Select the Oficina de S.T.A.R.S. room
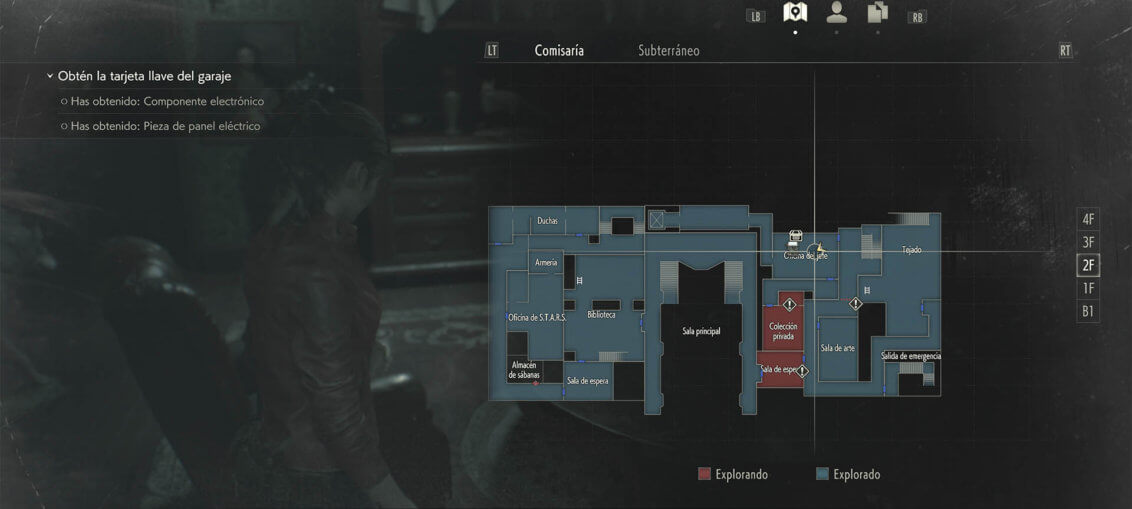The height and width of the screenshot is (509, 1132). click(537, 317)
